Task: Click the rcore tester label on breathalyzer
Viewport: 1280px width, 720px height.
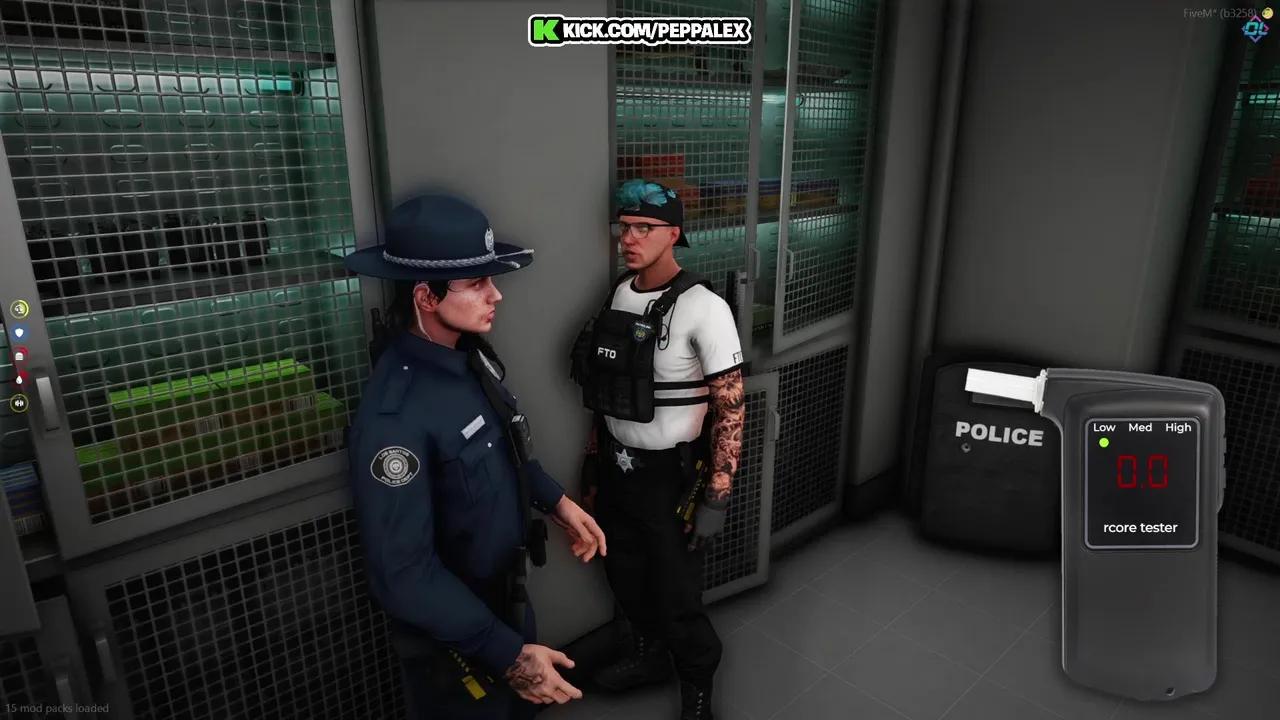Action: (1141, 528)
